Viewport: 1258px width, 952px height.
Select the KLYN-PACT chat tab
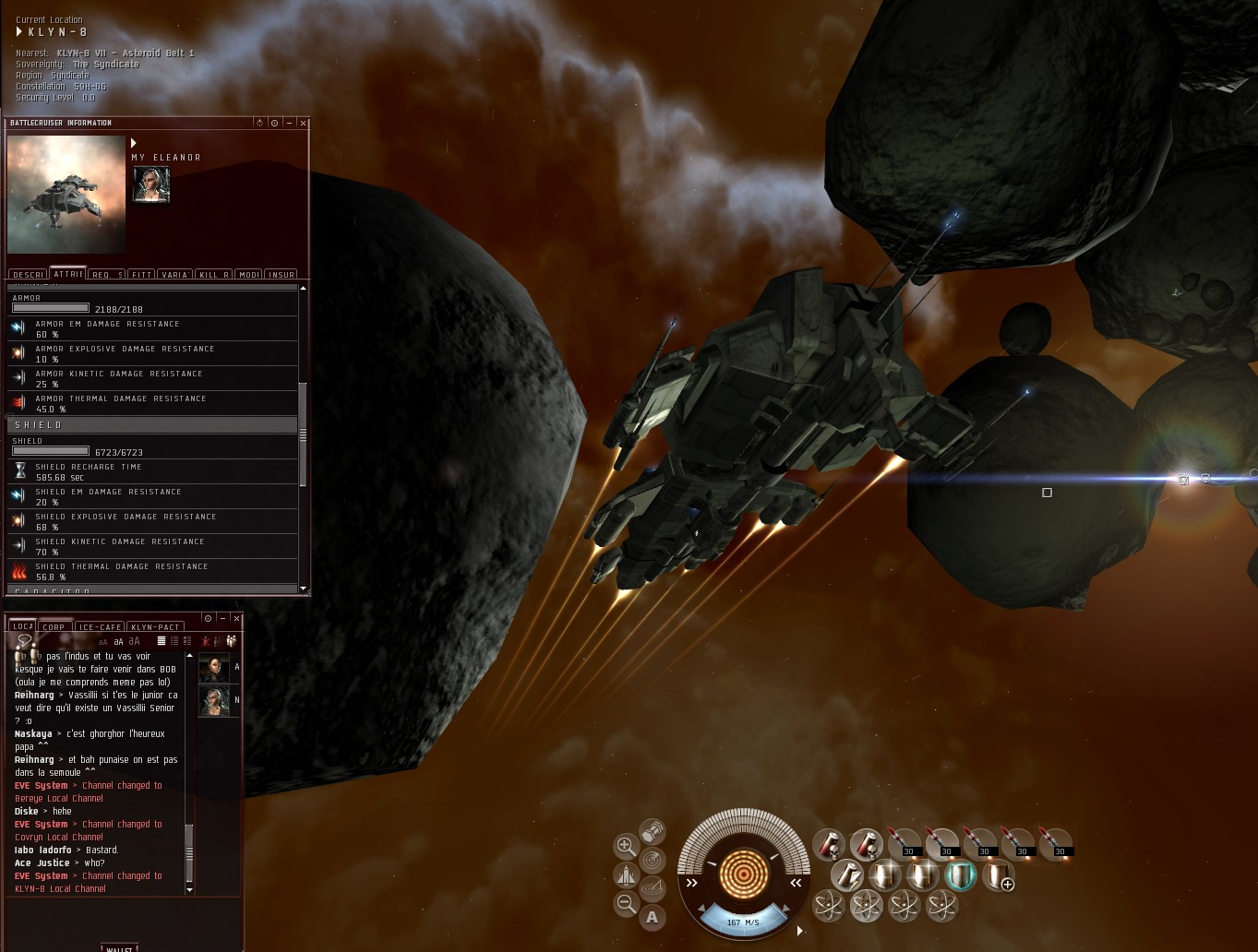(155, 627)
